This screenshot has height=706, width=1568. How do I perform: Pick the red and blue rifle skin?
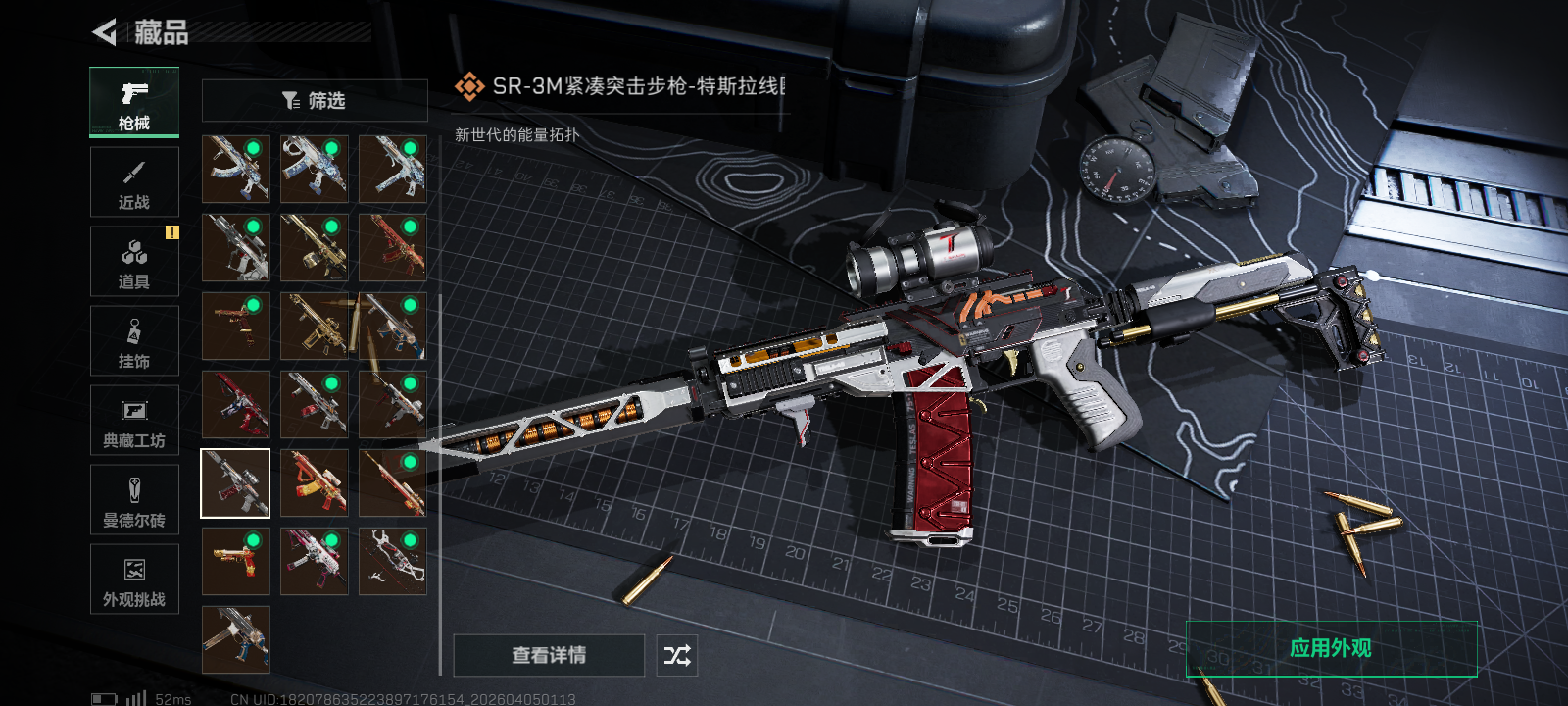tap(235, 405)
